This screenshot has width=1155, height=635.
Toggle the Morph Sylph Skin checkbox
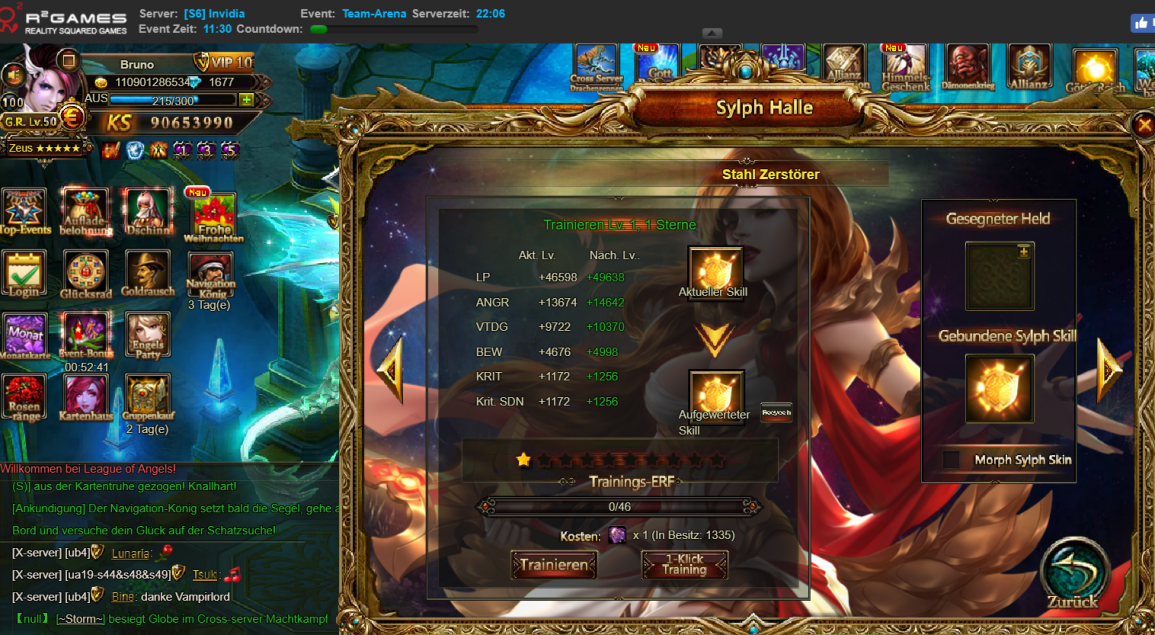click(x=951, y=460)
